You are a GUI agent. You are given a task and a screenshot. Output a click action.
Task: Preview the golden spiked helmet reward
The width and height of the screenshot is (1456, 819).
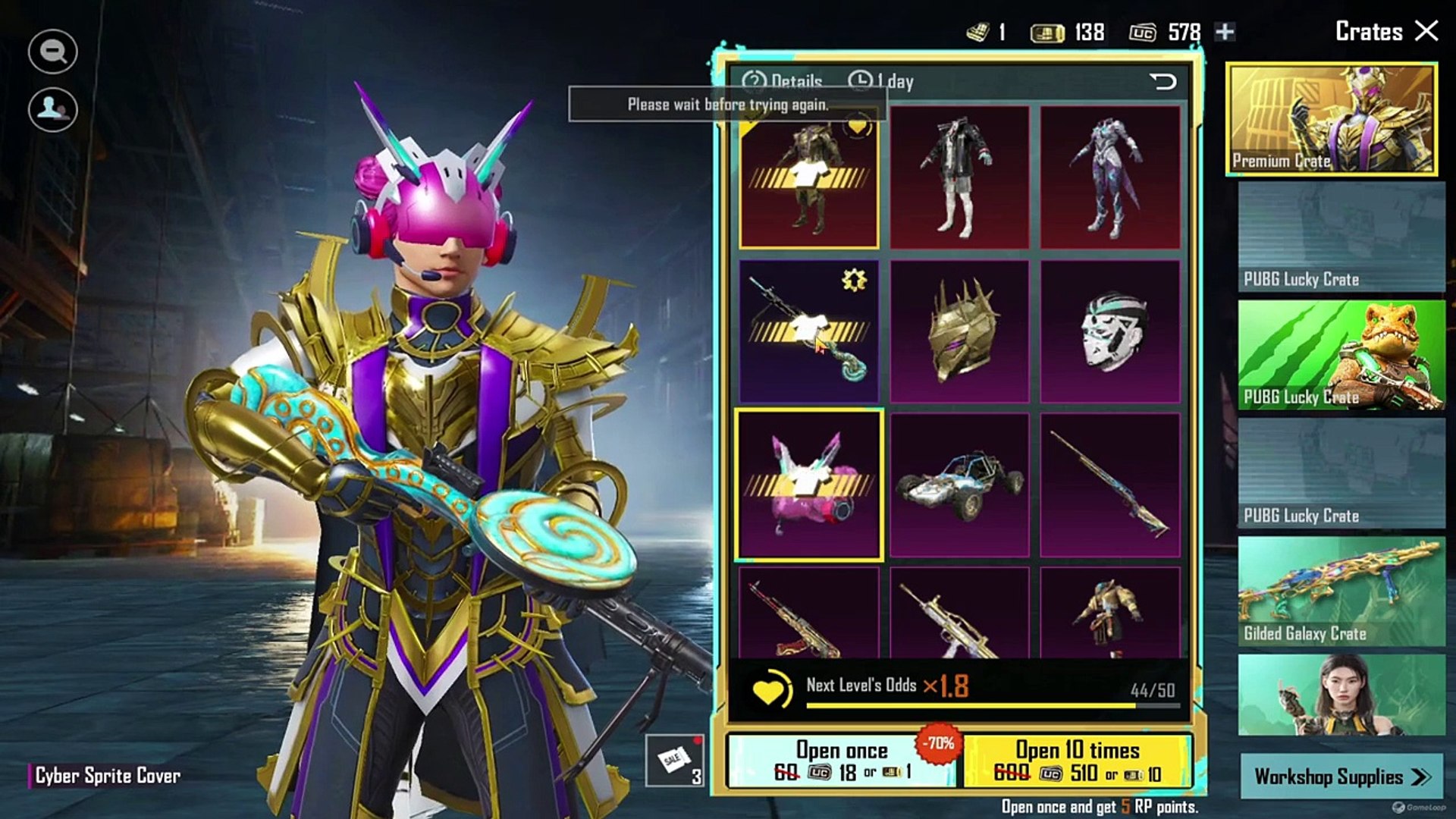coord(959,331)
